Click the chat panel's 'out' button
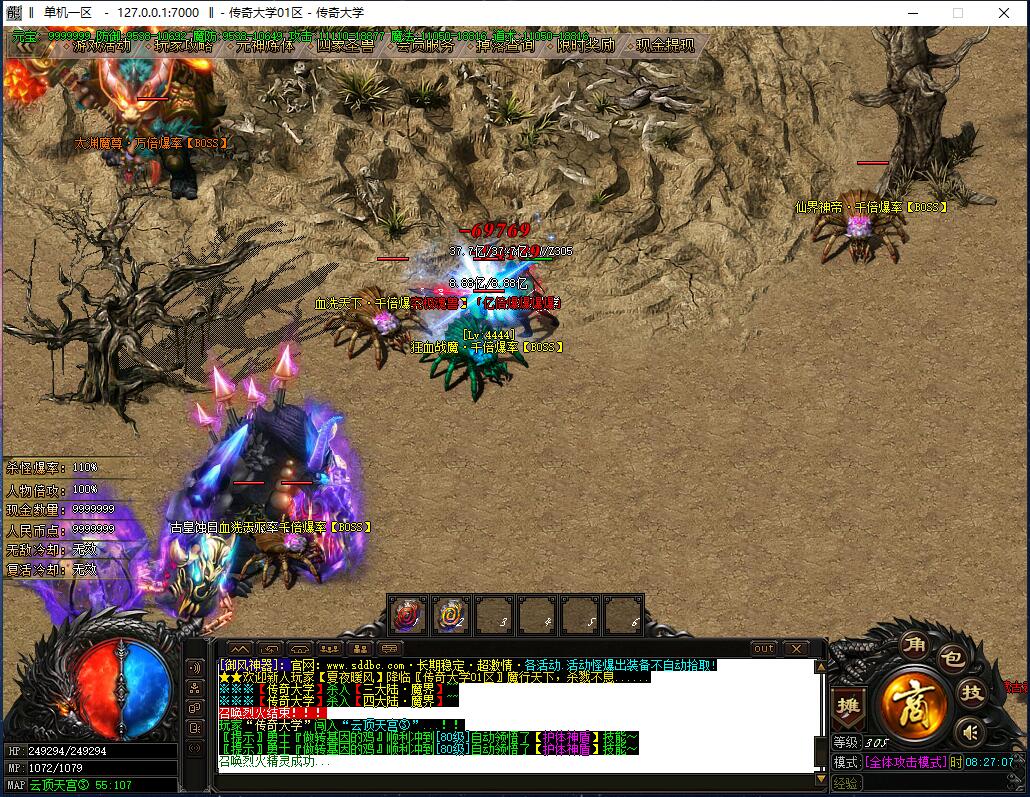Image resolution: width=1030 pixels, height=797 pixels. [x=764, y=649]
